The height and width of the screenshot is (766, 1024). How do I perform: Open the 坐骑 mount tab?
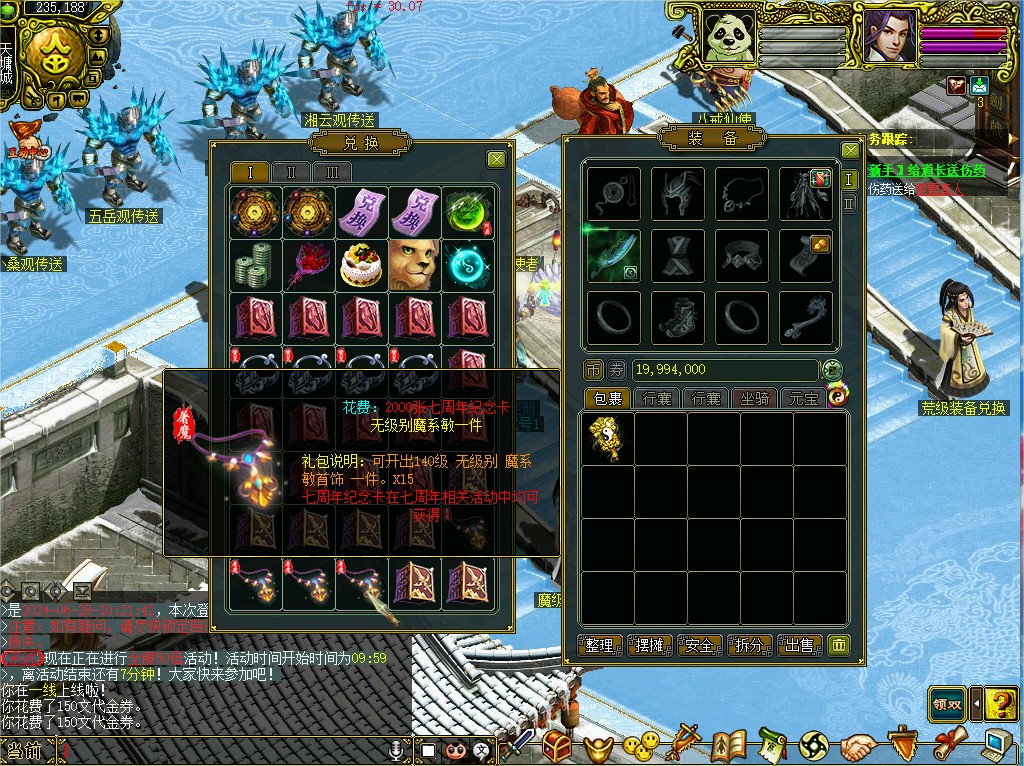755,399
